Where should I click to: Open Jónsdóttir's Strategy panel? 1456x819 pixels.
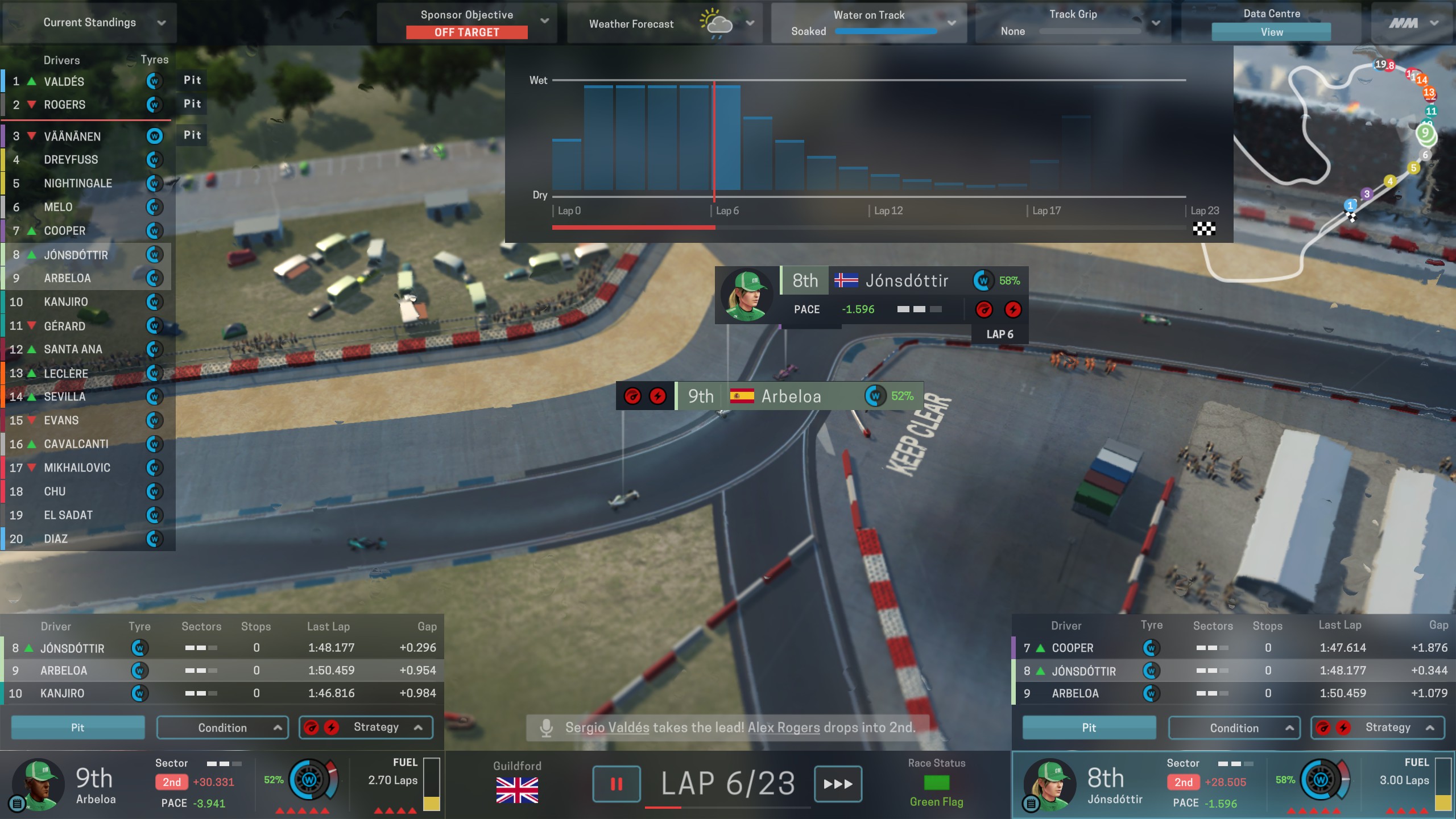click(x=1377, y=727)
